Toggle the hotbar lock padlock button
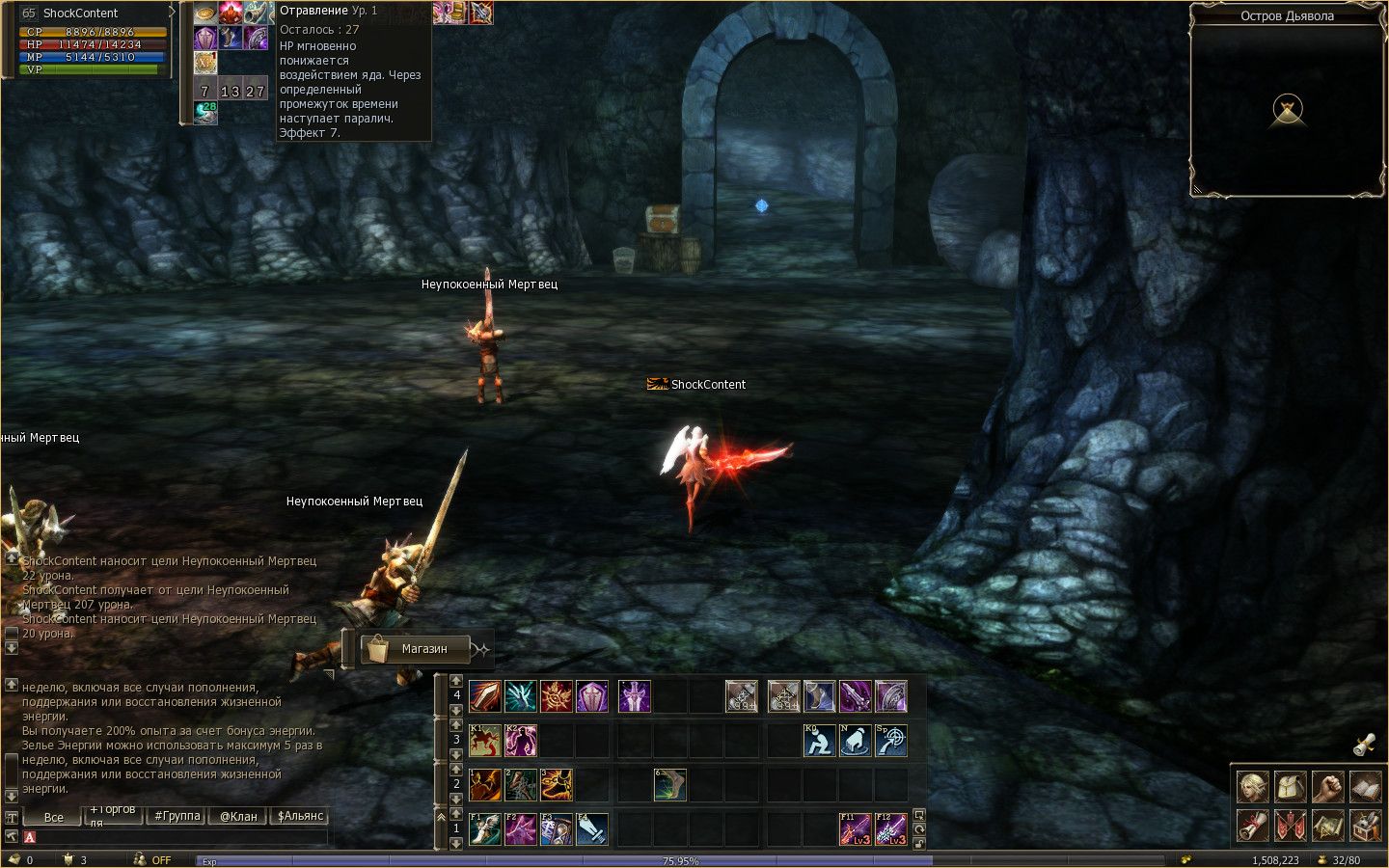1389x868 pixels. (919, 842)
